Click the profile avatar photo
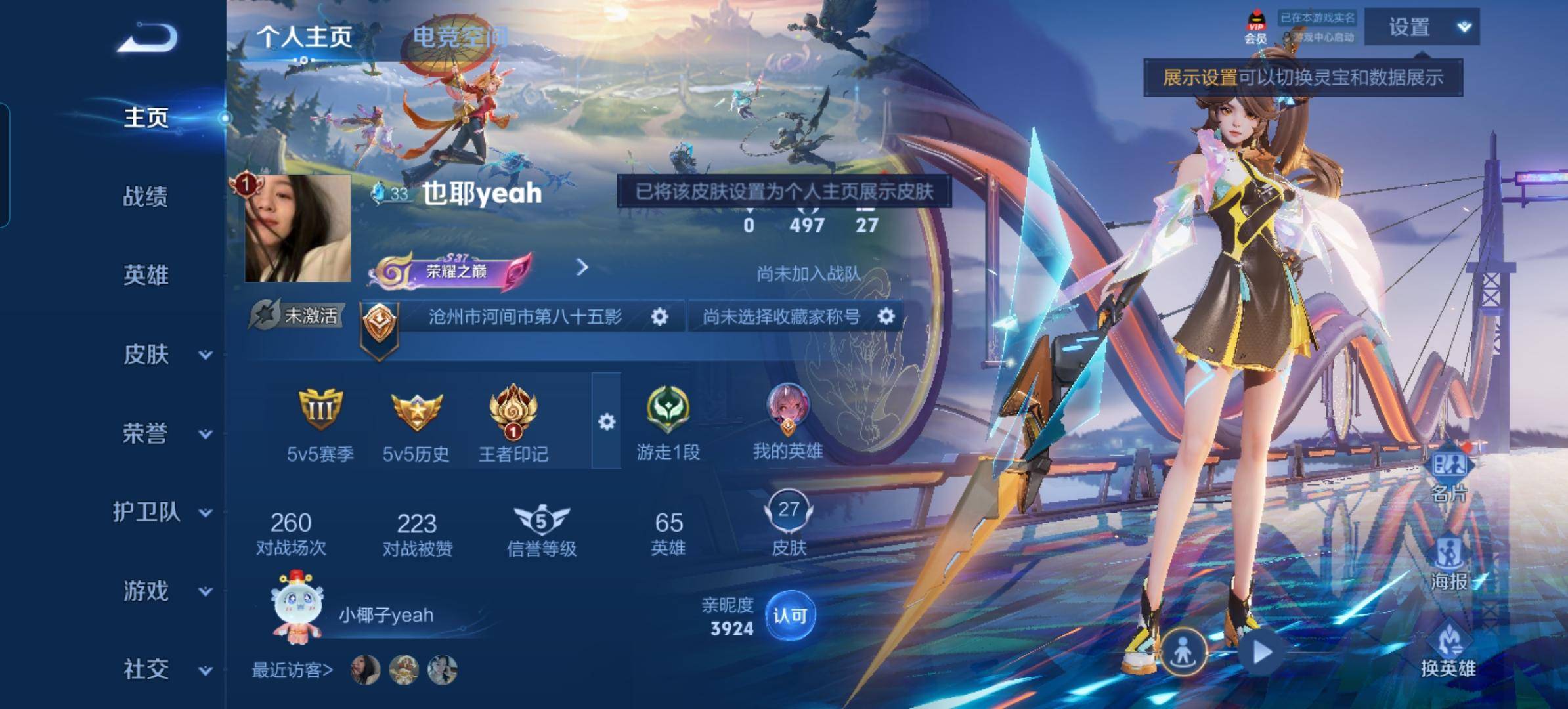1568x709 pixels. [297, 228]
